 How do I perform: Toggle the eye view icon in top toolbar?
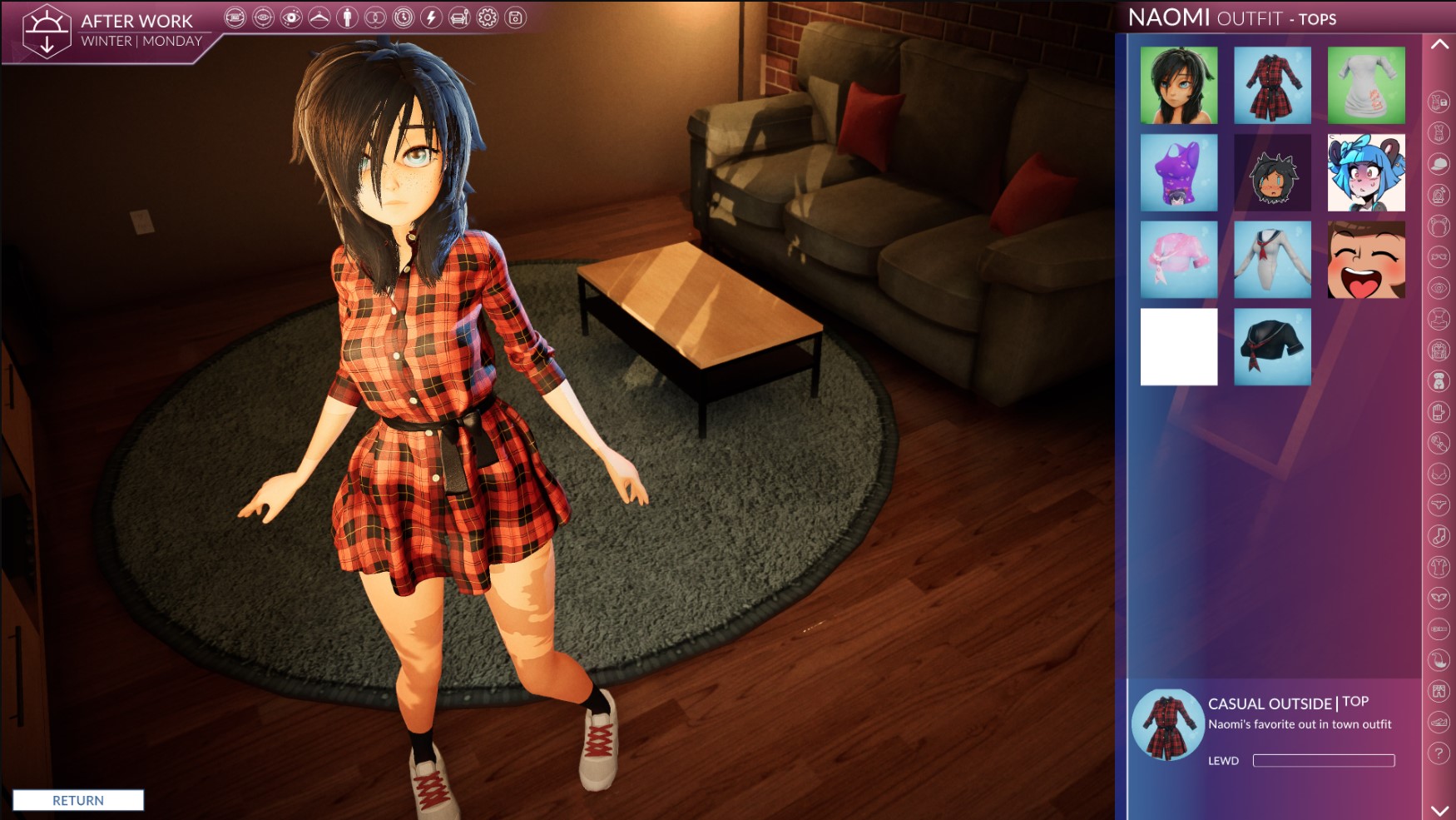291,15
